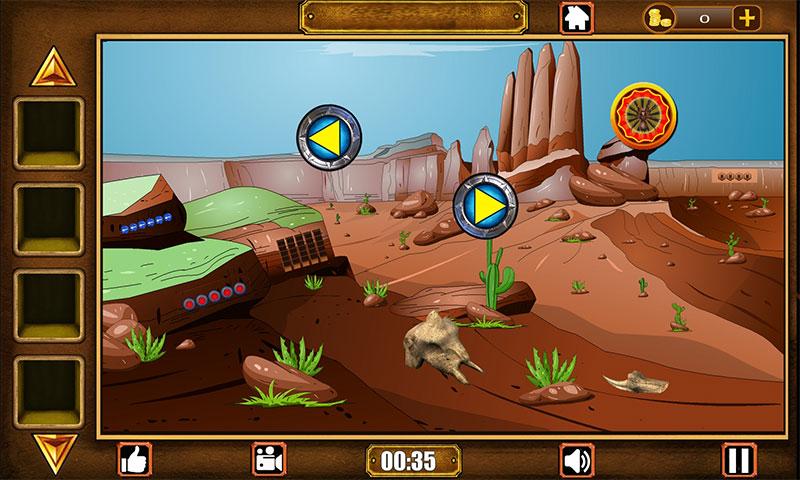Image resolution: width=800 pixels, height=480 pixels.
Task: Navigate to the left scene arrow
Action: 329,135
